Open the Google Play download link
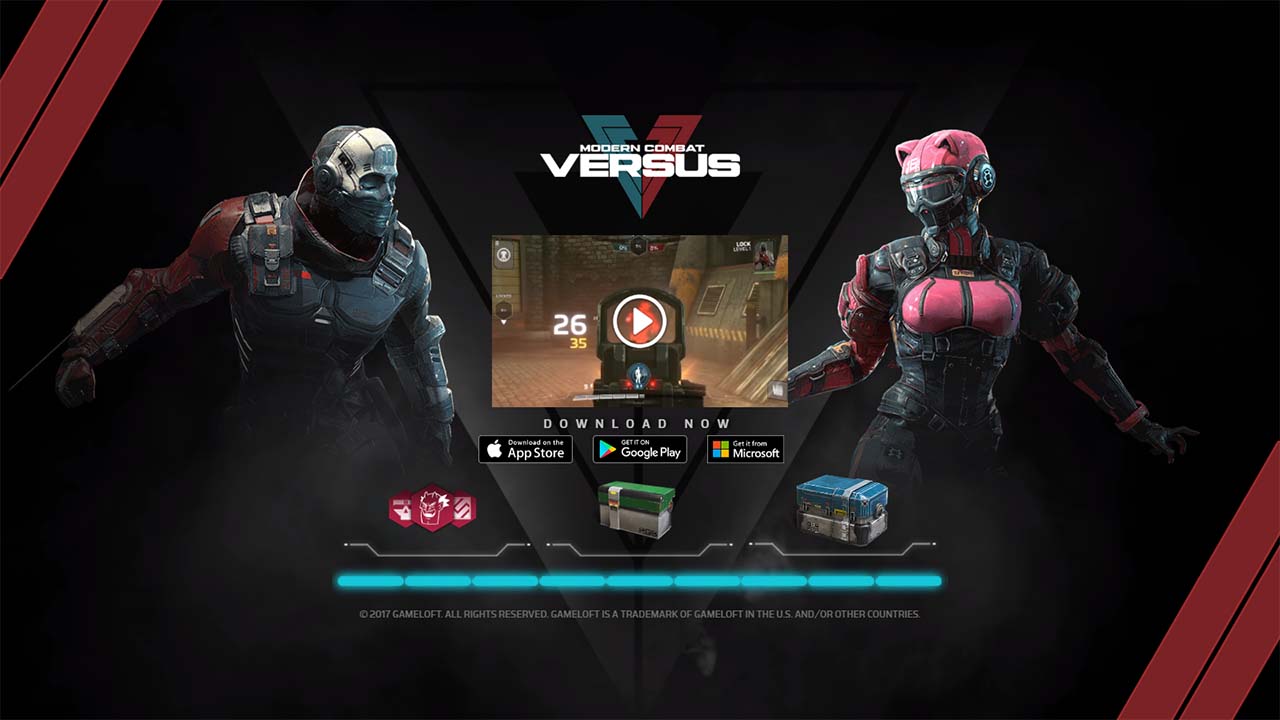Image resolution: width=1280 pixels, height=720 pixels. coord(640,449)
